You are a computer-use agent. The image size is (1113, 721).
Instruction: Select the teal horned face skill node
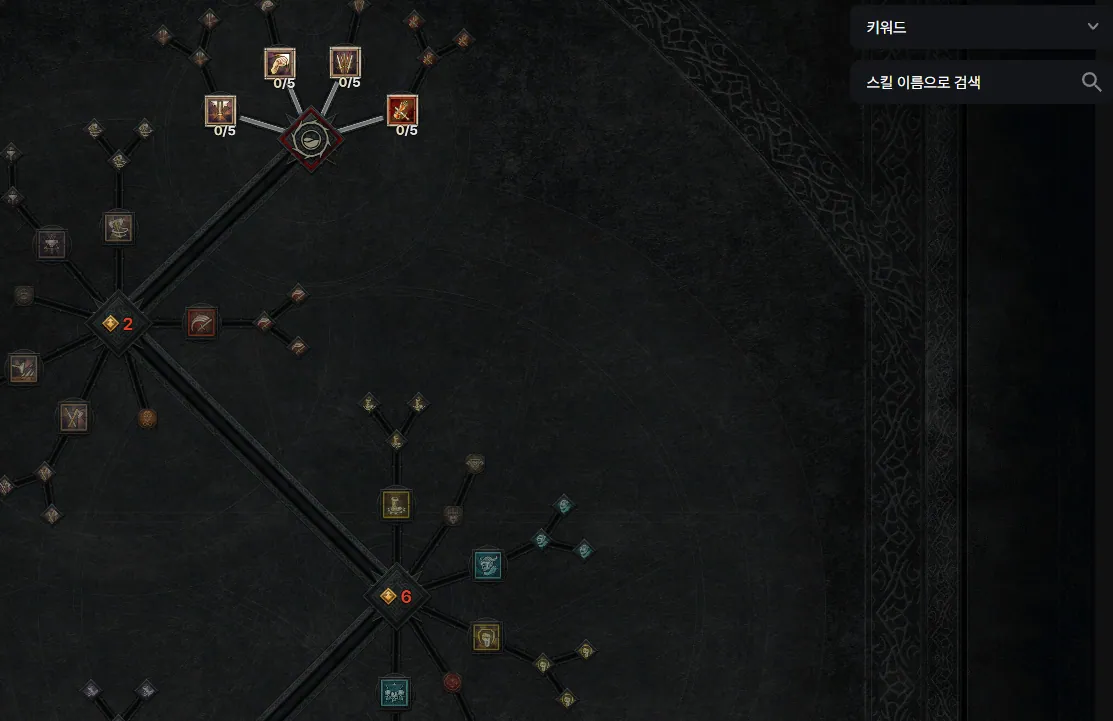pos(488,565)
